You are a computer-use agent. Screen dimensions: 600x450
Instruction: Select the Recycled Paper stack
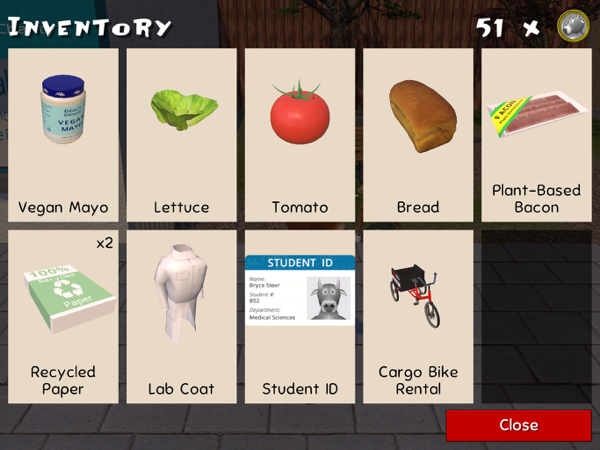pos(63,316)
